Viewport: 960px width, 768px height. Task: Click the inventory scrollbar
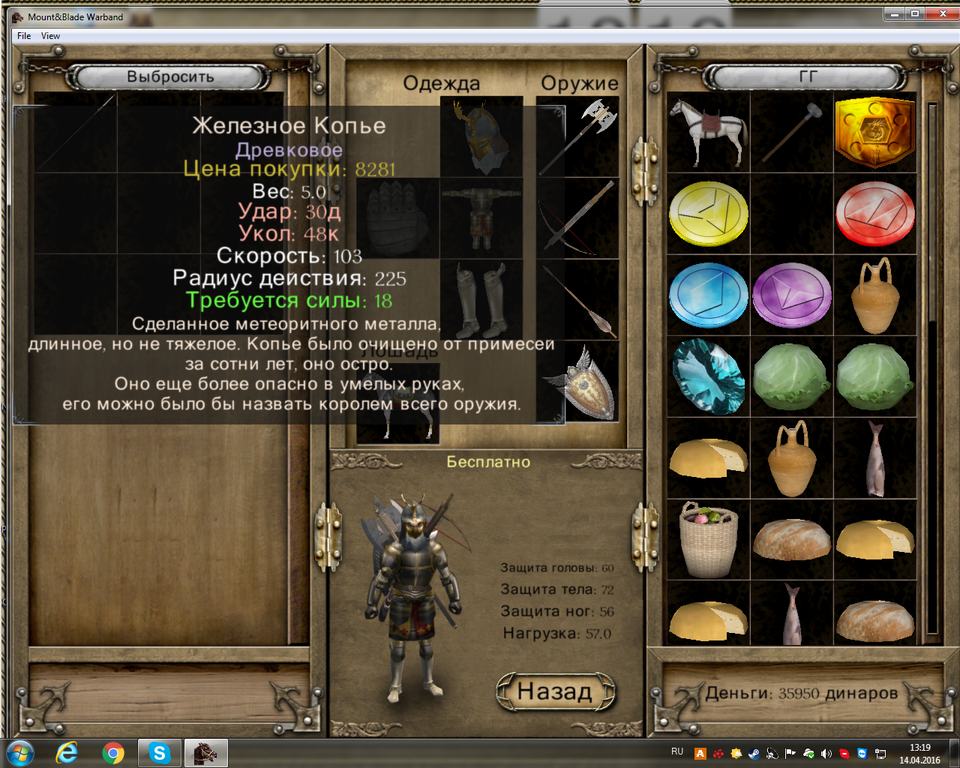click(932, 300)
